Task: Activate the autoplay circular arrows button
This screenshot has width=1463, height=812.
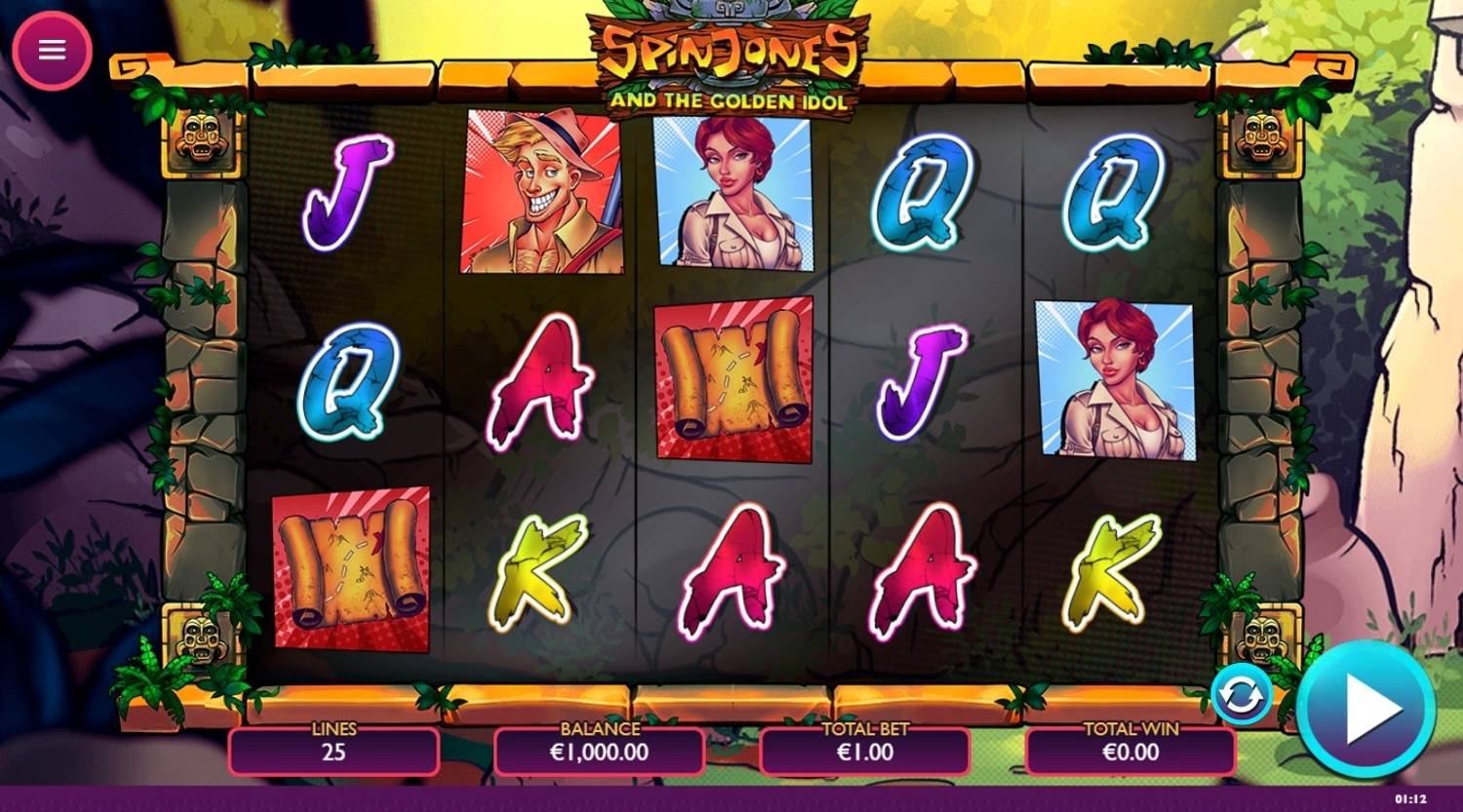Action: 1241,695
